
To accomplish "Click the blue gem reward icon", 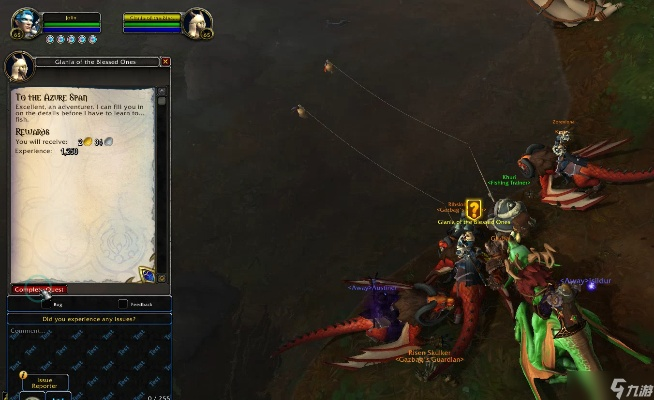I will pyautogui.click(x=146, y=273).
